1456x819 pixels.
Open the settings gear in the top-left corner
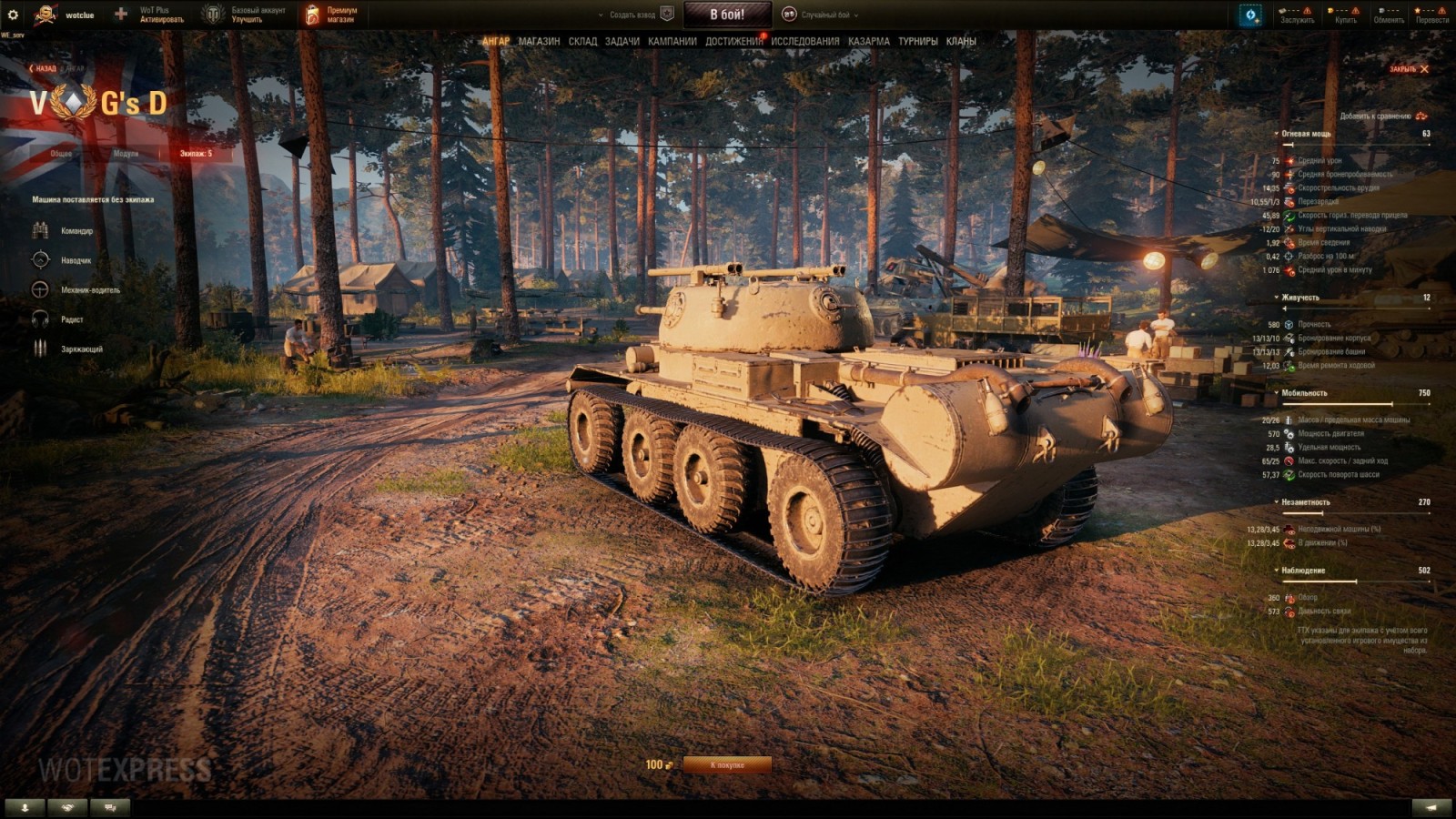pyautogui.click(x=15, y=14)
